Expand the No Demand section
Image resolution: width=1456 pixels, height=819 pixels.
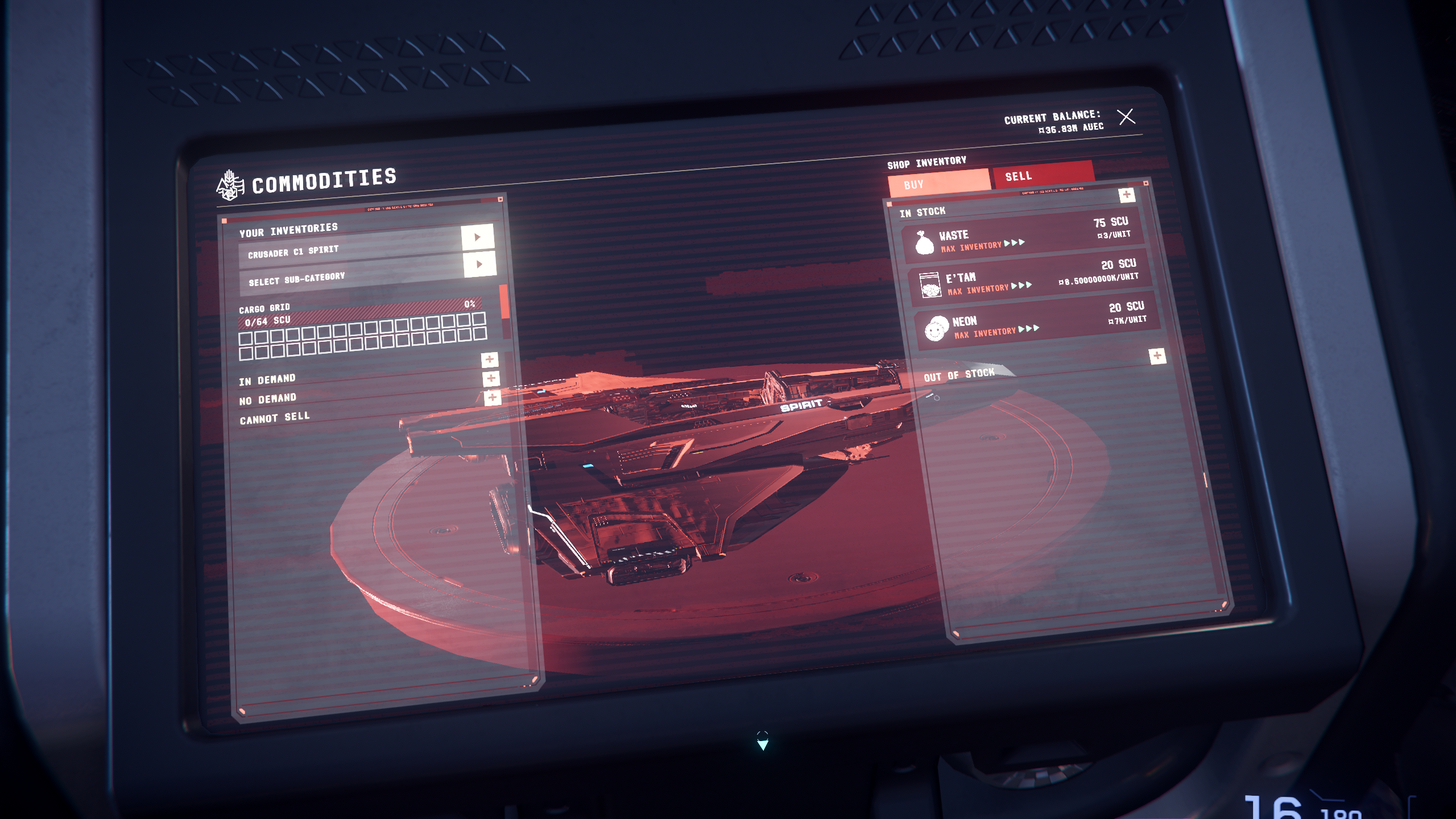tap(491, 379)
